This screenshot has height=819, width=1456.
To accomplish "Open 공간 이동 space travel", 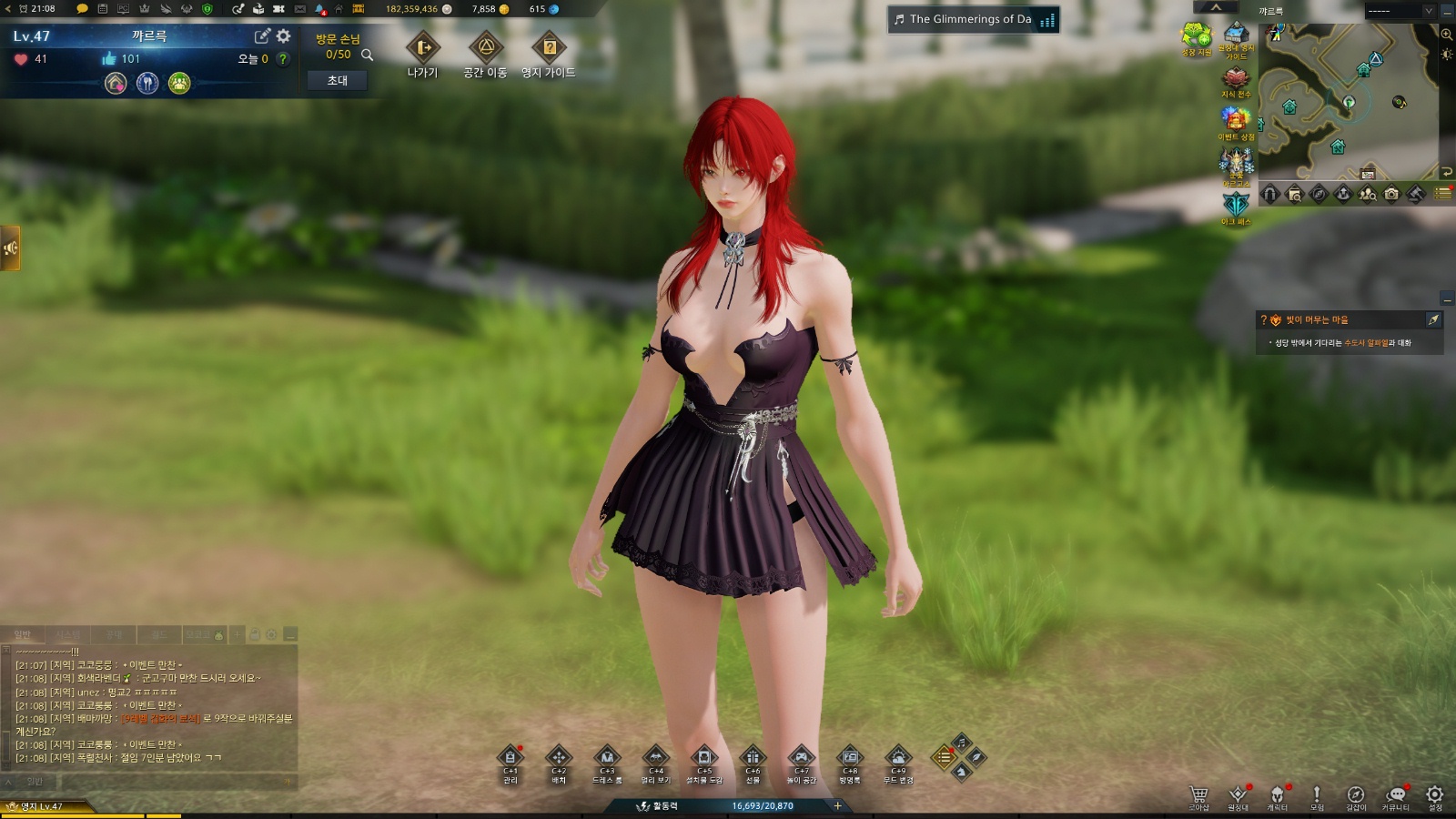I will point(485,49).
